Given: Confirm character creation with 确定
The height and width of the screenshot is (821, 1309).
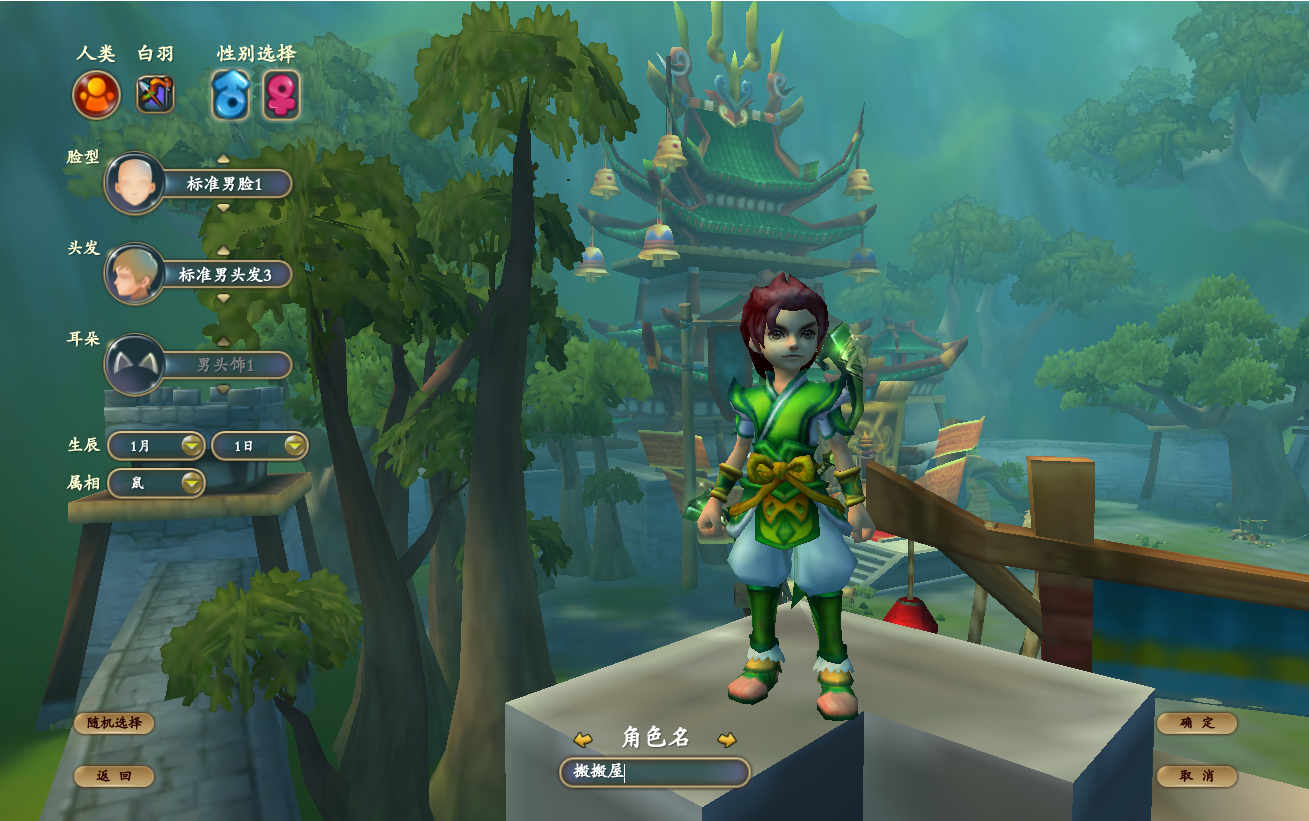Looking at the screenshot, I should pyautogui.click(x=1196, y=723).
